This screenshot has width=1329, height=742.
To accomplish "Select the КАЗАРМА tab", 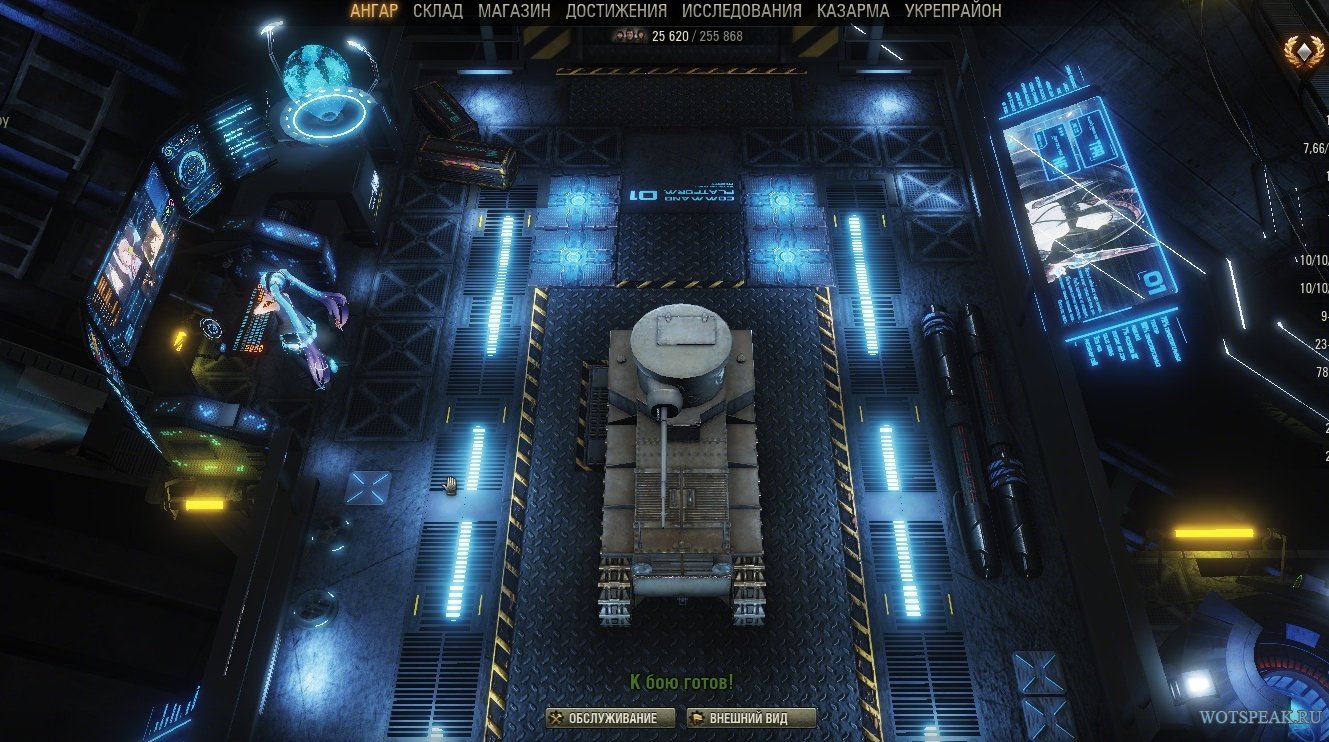I will pyautogui.click(x=852, y=11).
